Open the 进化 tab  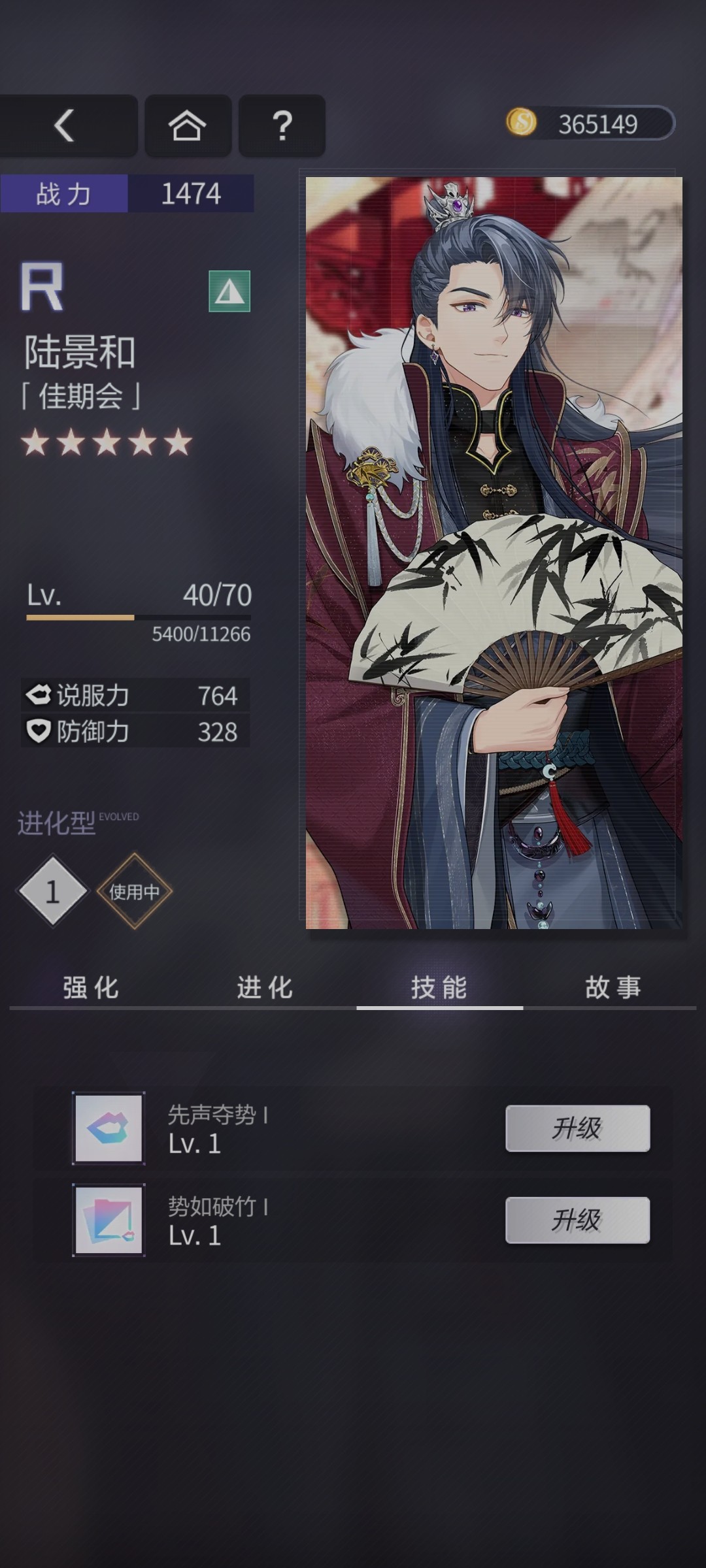pos(265,987)
